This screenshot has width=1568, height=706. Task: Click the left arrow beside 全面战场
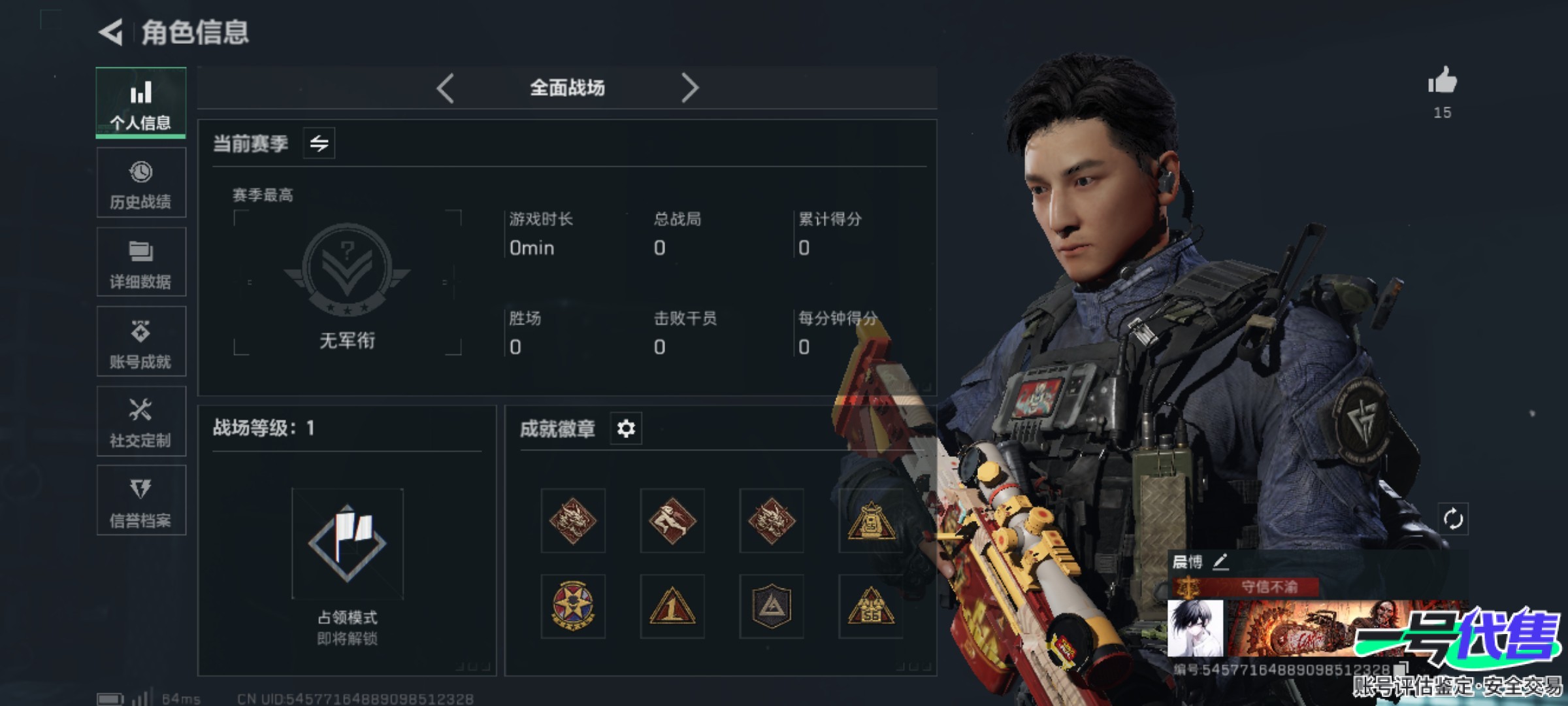tap(446, 88)
